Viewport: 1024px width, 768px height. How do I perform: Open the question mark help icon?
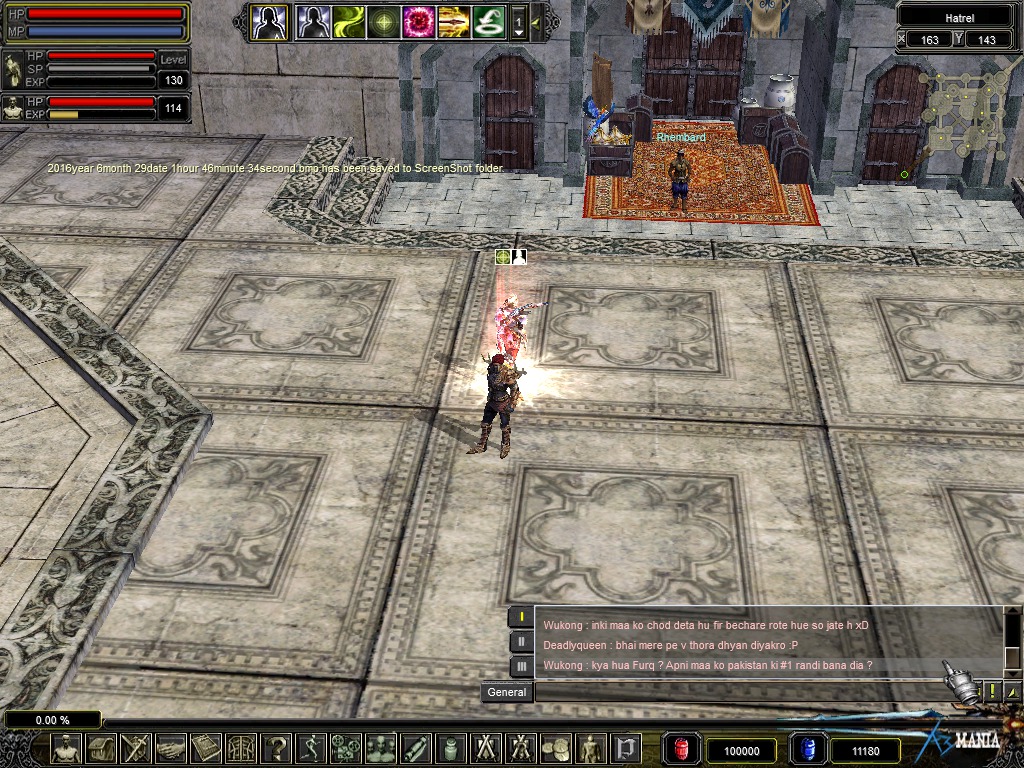(x=276, y=748)
